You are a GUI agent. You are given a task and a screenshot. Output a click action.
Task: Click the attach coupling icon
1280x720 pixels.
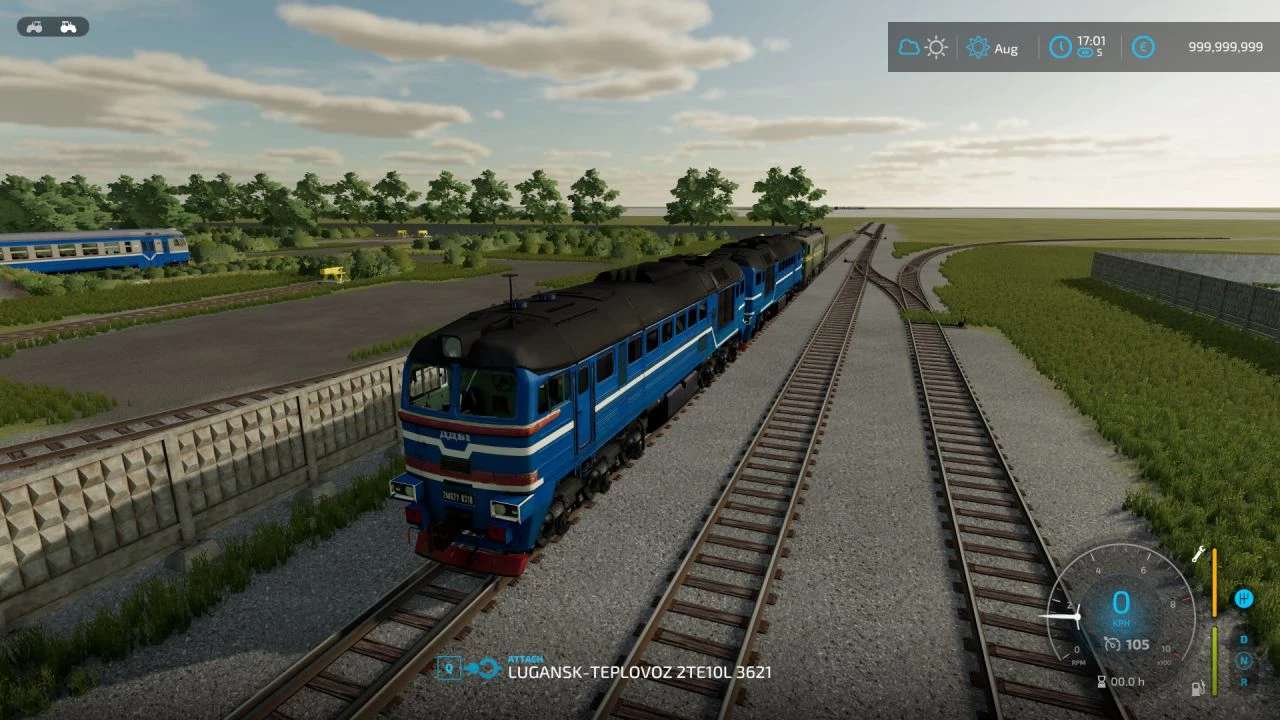point(469,668)
